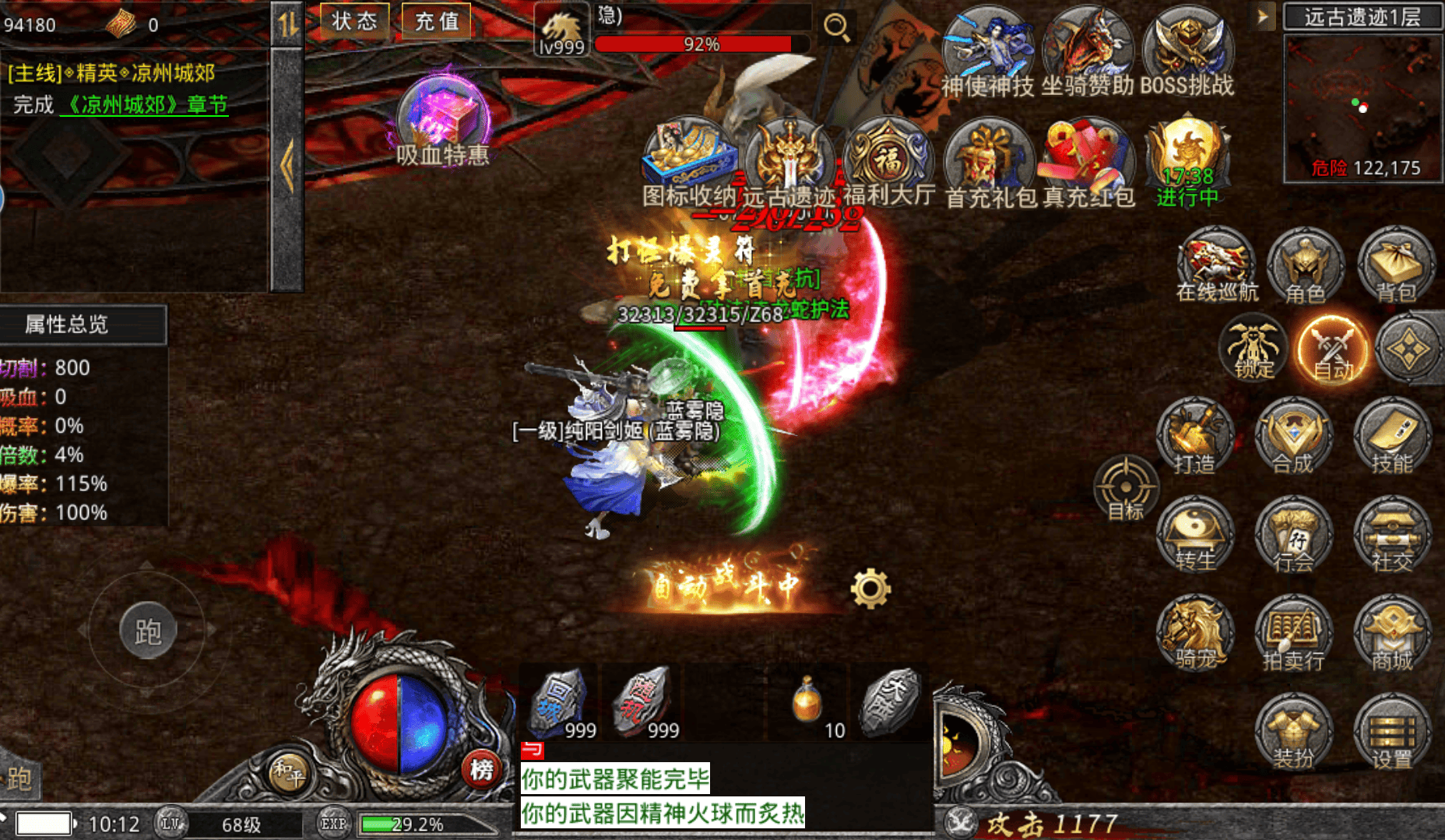Open the 状态 status button
This screenshot has height=840, width=1445.
354,21
